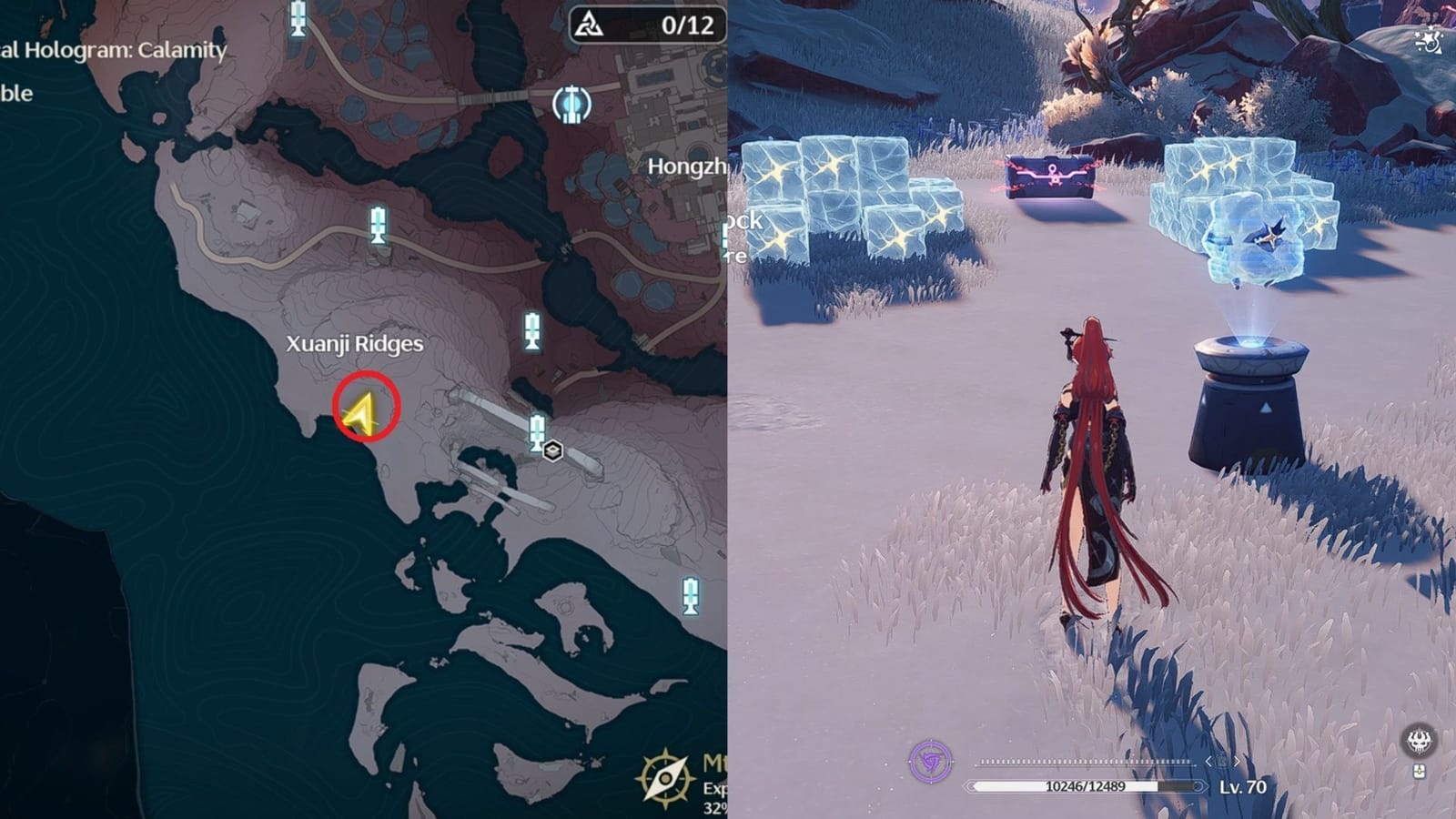Click the triangle emblem on the 0/12 counter

point(590,25)
